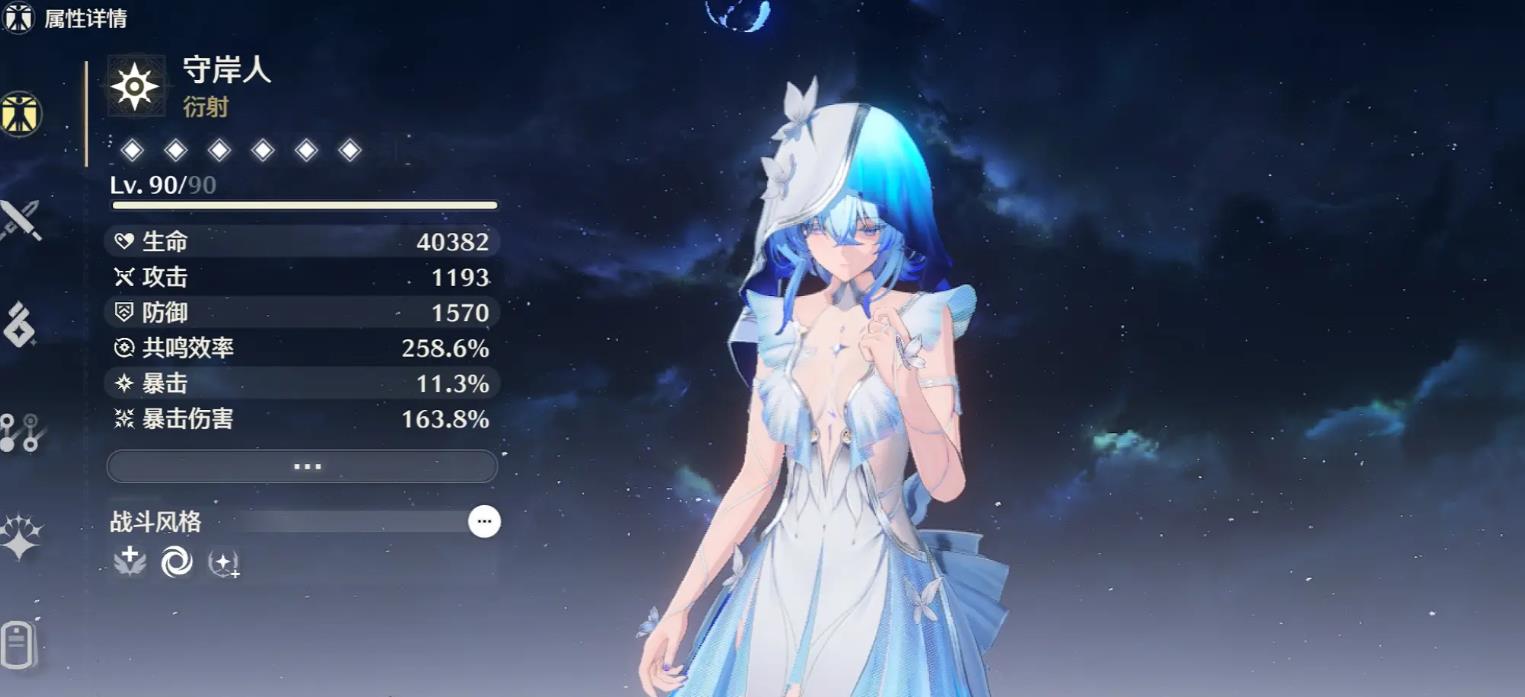Open the crossed swords weapon tab

(20, 220)
